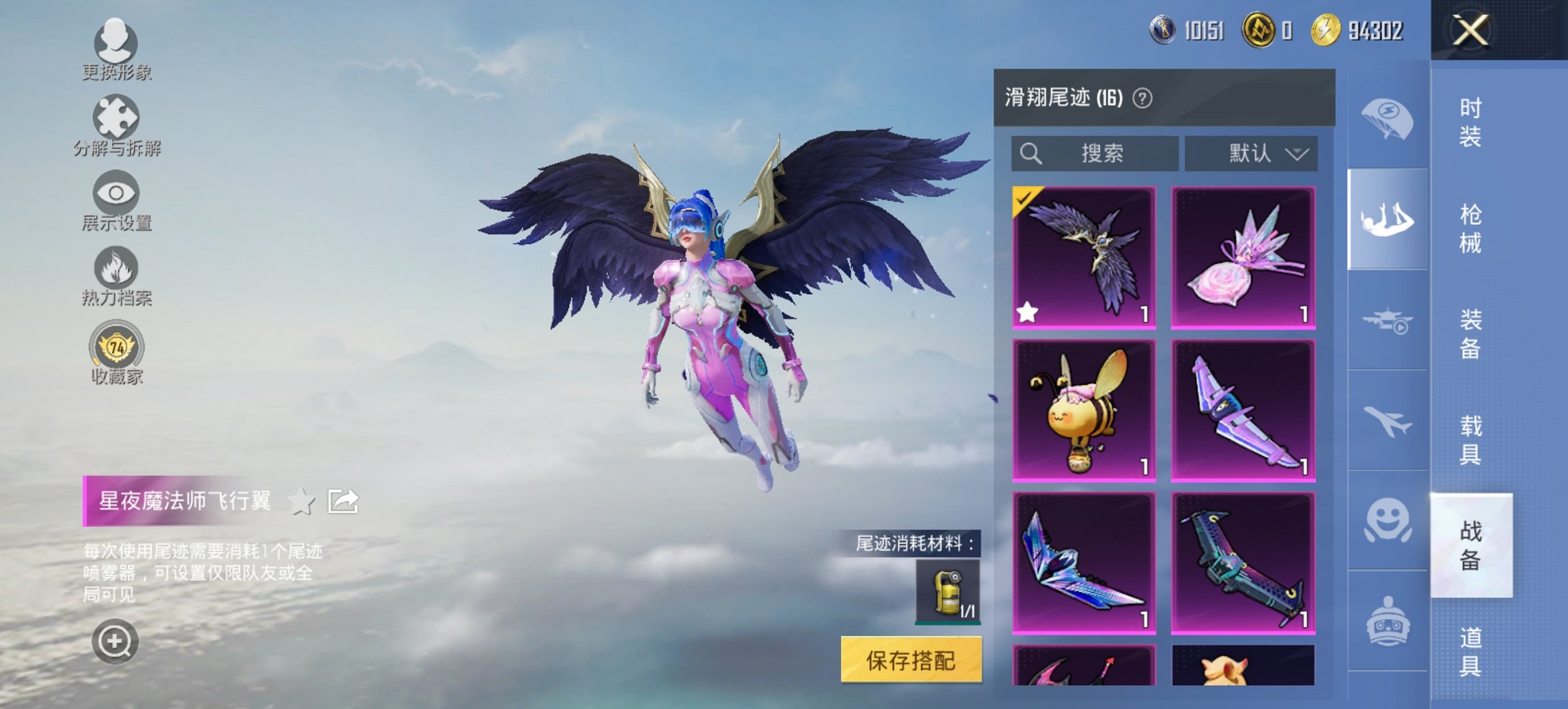
Task: Toggle favorite star for 星夜魔法师飞行翼
Action: click(301, 501)
